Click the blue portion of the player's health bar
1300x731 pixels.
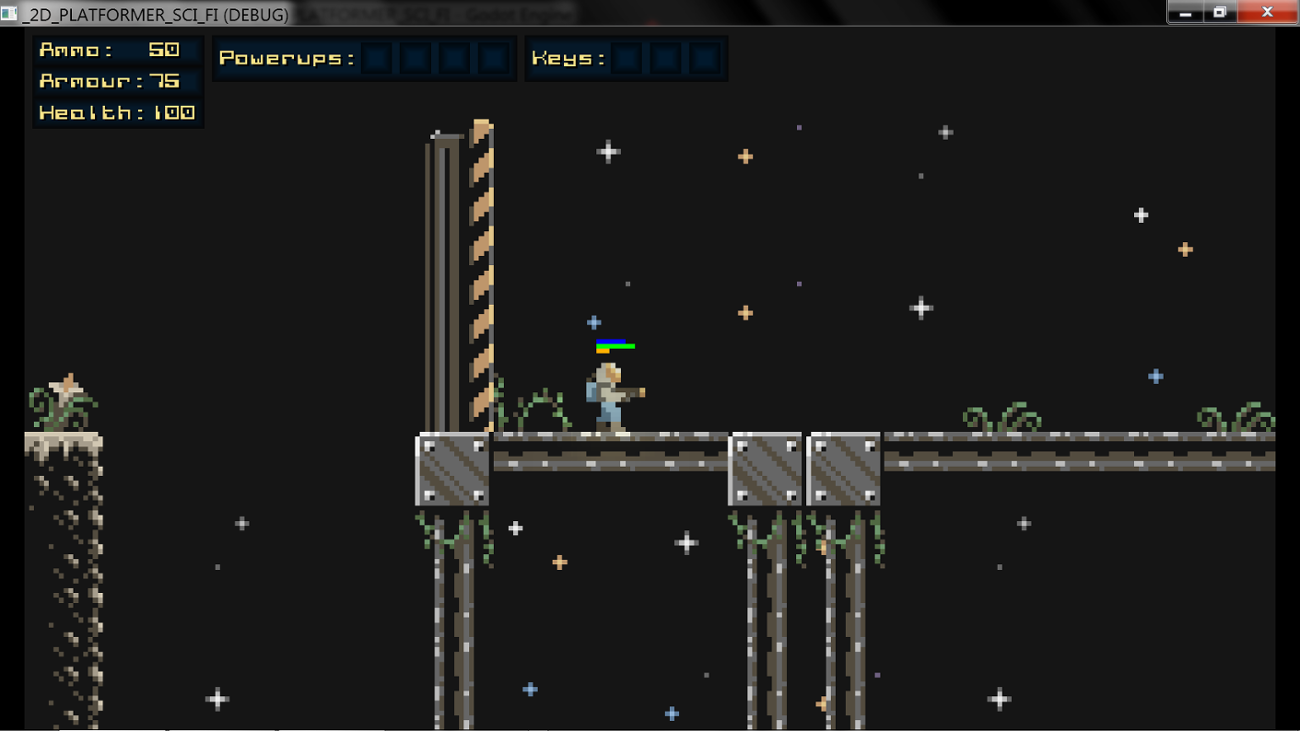(610, 341)
